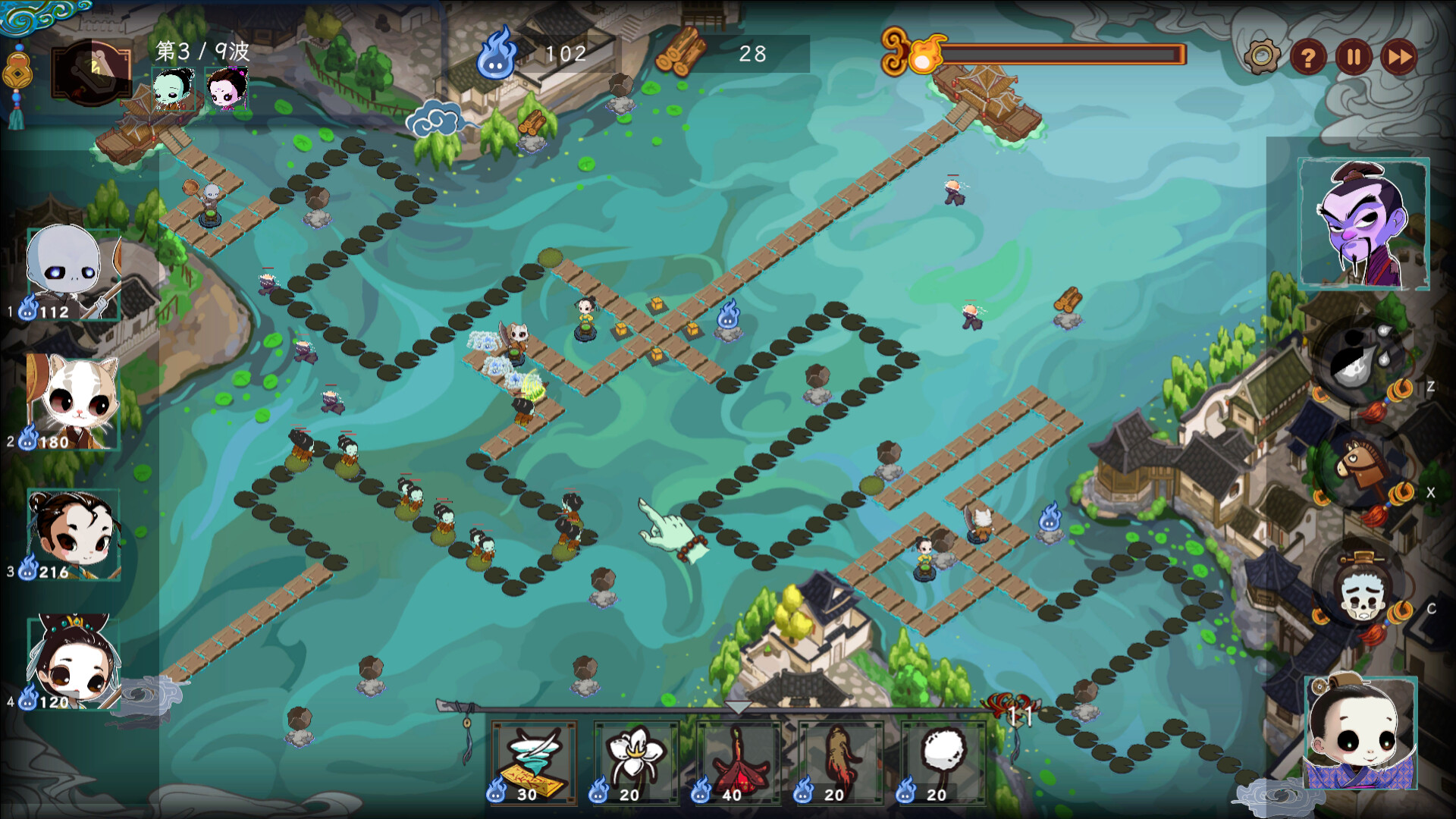
Task: Click the pale child portrait in blue robe
Action: tap(1360, 733)
